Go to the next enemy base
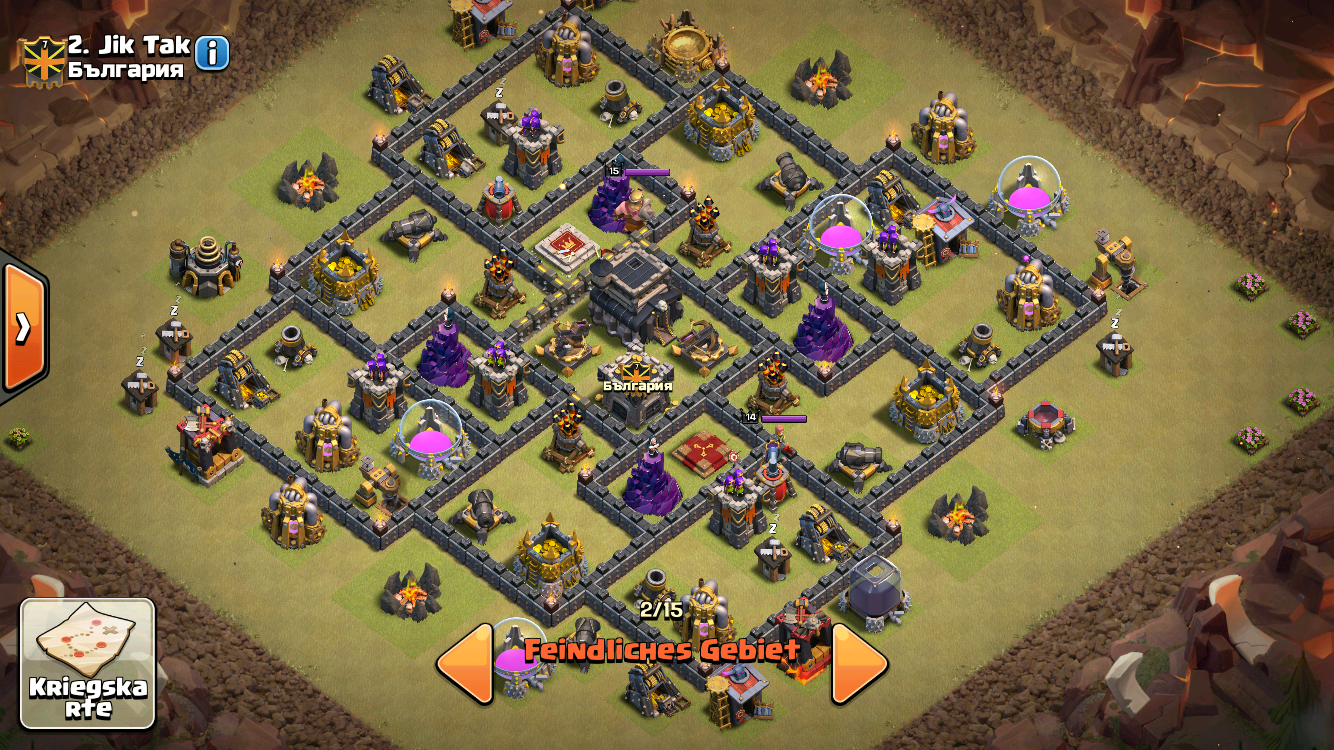 click(x=858, y=663)
